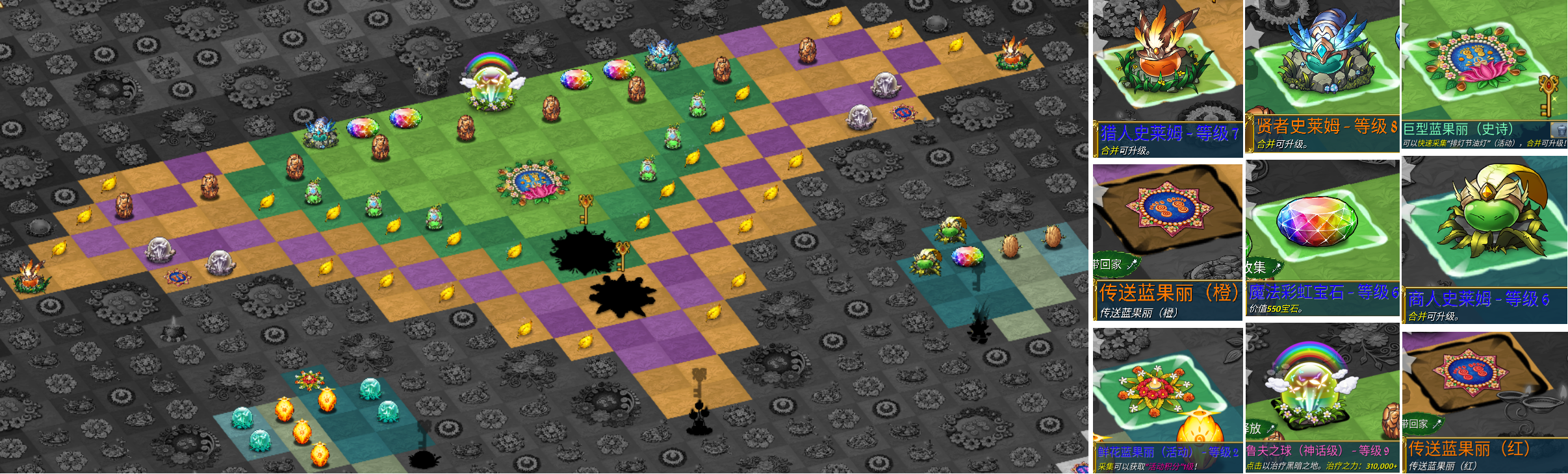Image resolution: width=1568 pixels, height=474 pixels.
Task: Click take-home button on red teleport rangoli
Action: click(x=1423, y=424)
